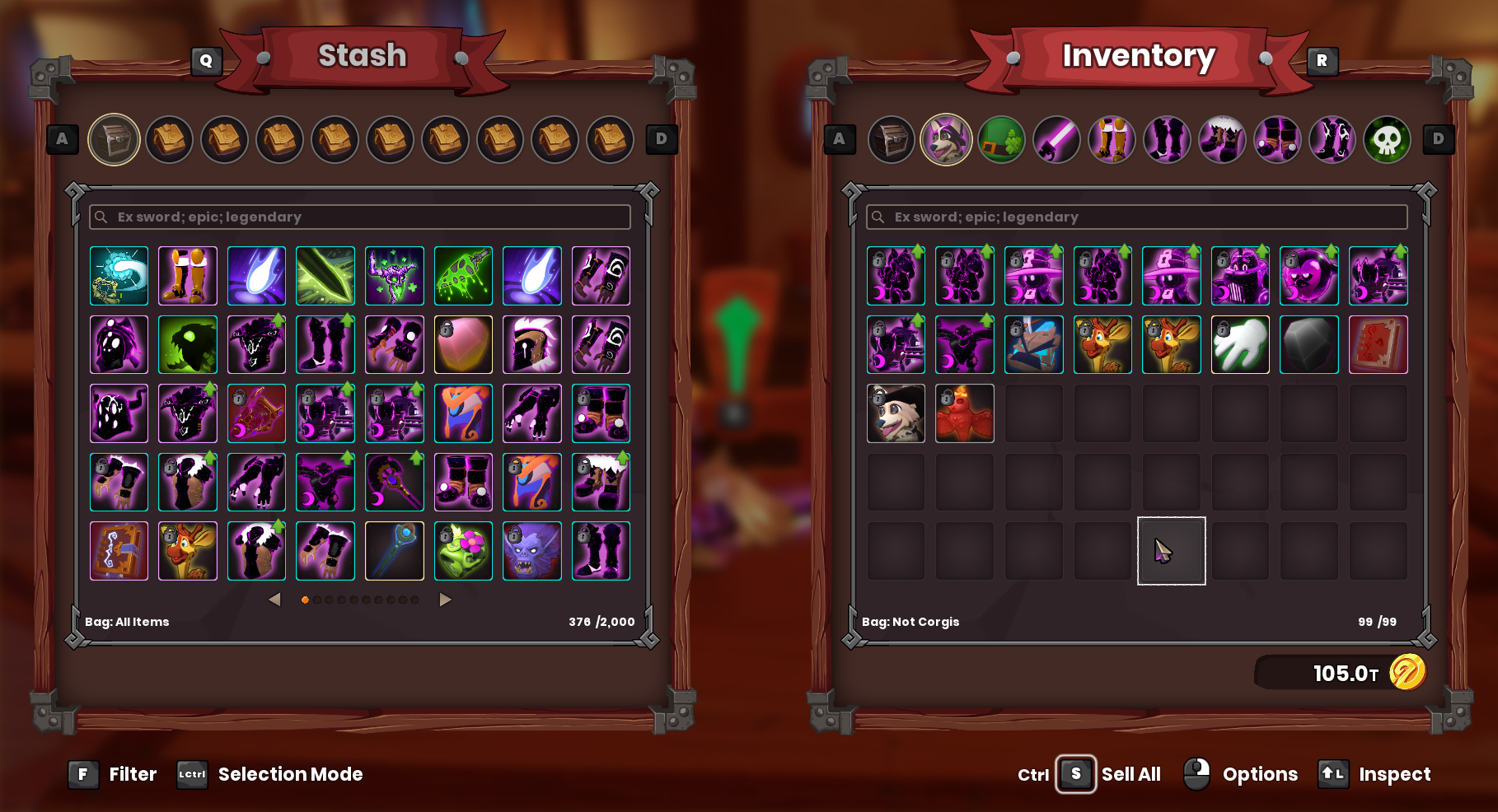Screen dimensions: 1498x812
Task: Open the second brown bag tab in Stash
Action: [x=224, y=139]
